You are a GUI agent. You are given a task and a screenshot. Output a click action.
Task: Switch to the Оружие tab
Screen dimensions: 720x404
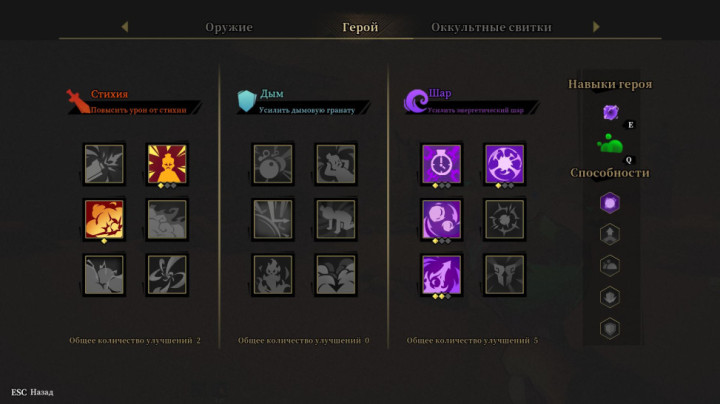(x=229, y=27)
